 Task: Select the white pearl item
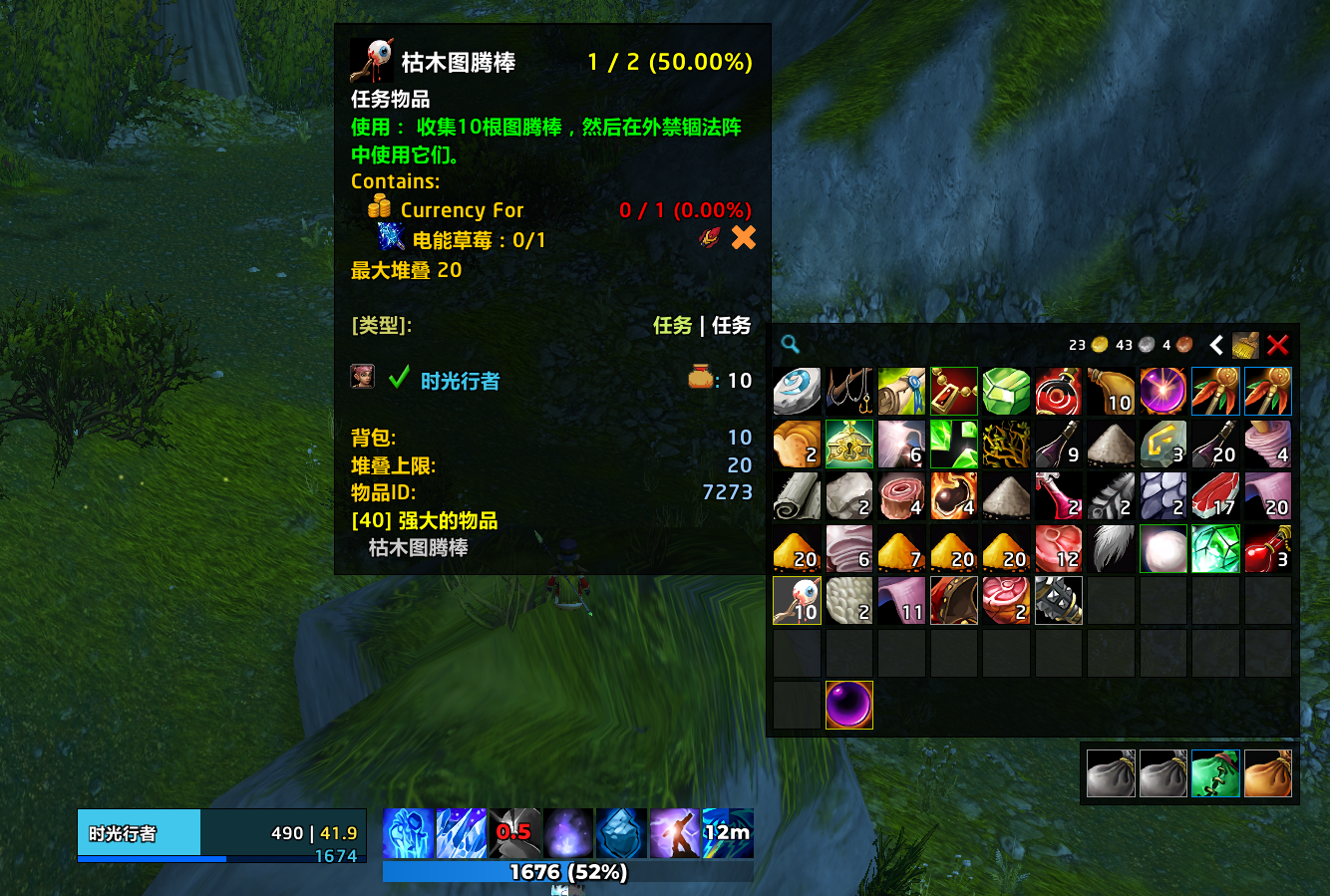tap(1164, 548)
